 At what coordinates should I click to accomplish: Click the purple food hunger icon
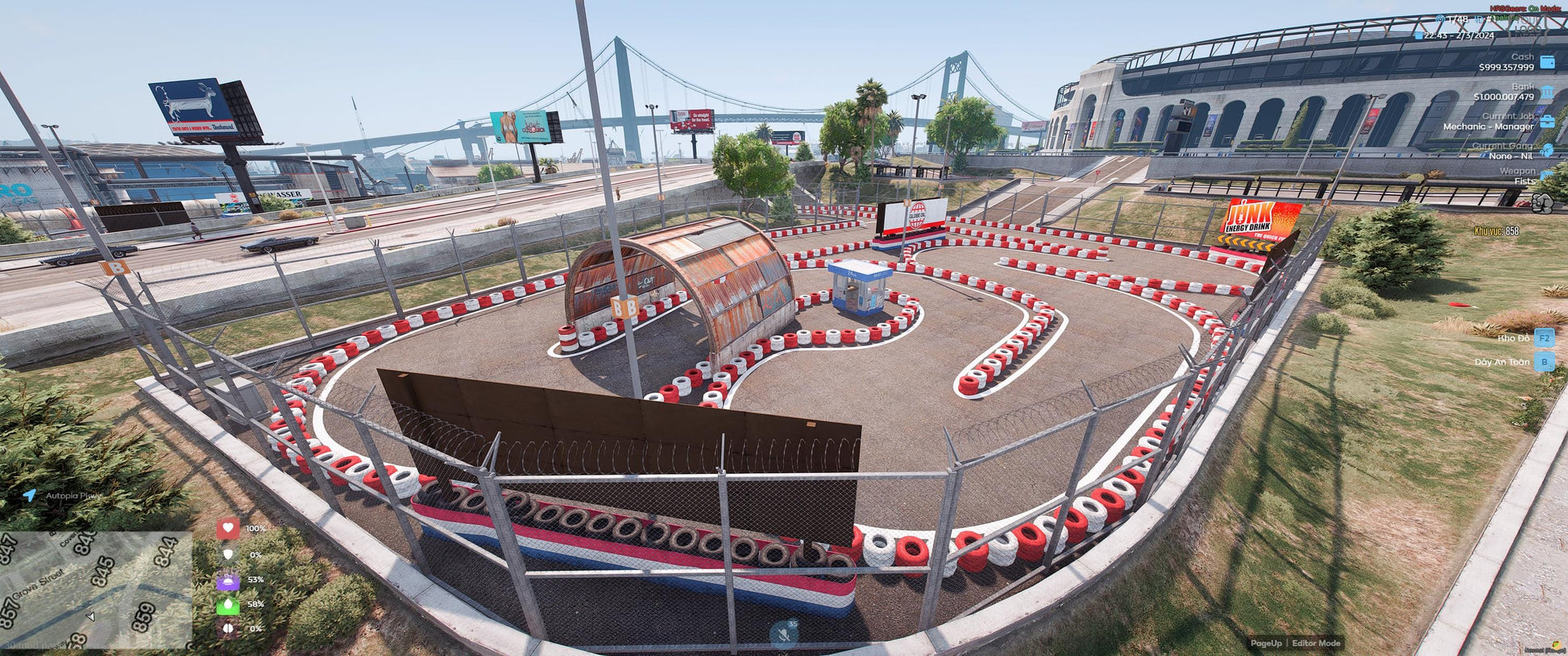[228, 579]
